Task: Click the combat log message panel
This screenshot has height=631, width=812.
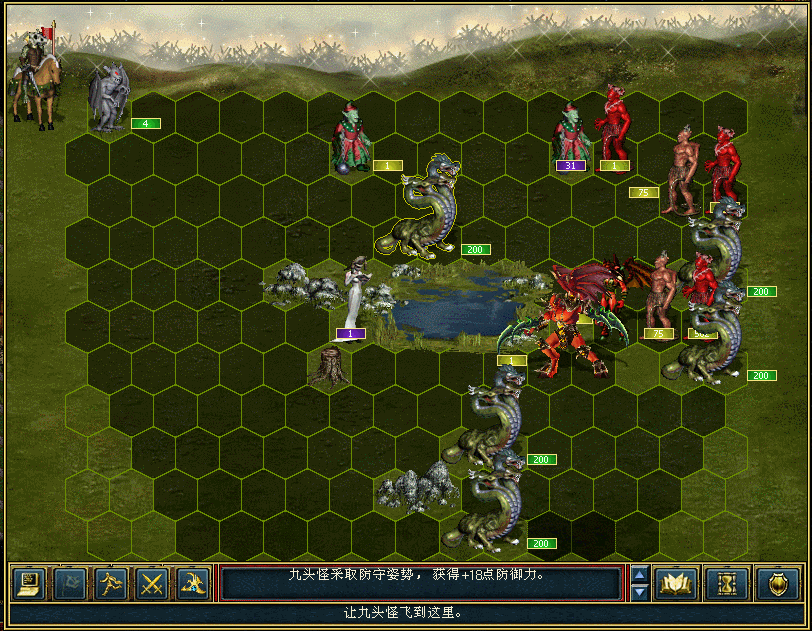Action: [420, 583]
